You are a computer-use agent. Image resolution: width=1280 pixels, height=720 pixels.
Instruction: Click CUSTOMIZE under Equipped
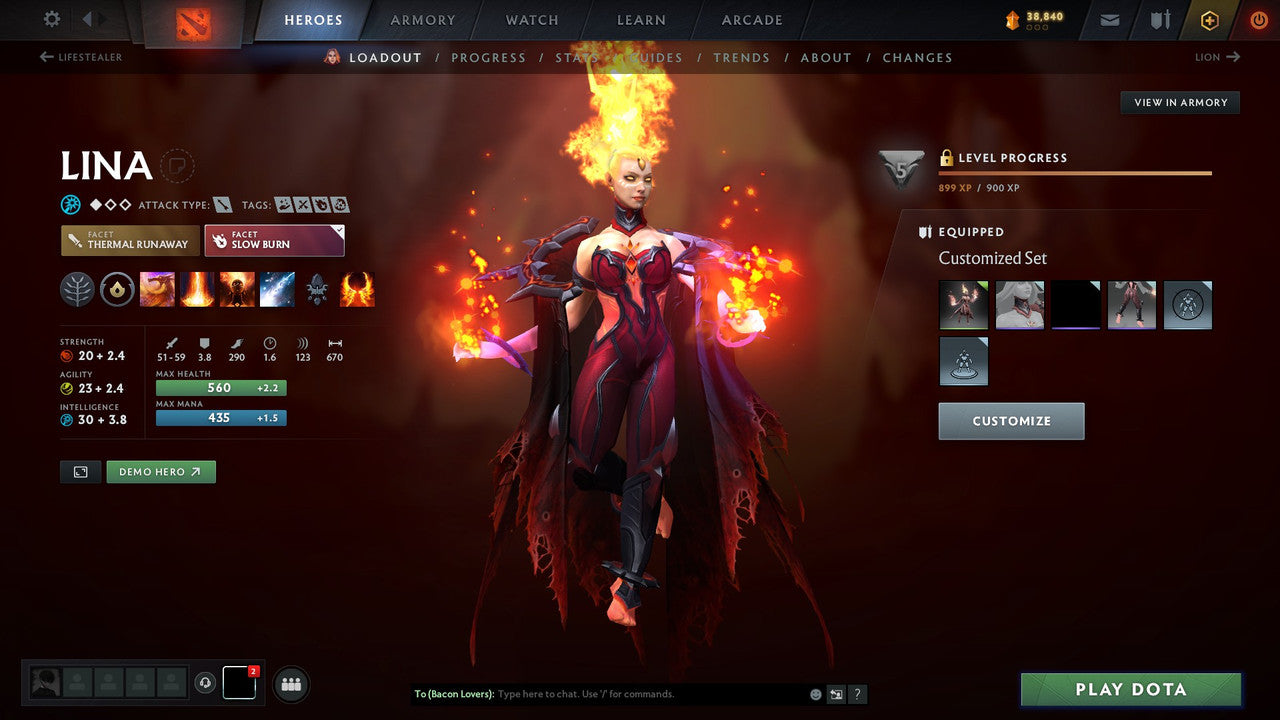pyautogui.click(x=1011, y=421)
